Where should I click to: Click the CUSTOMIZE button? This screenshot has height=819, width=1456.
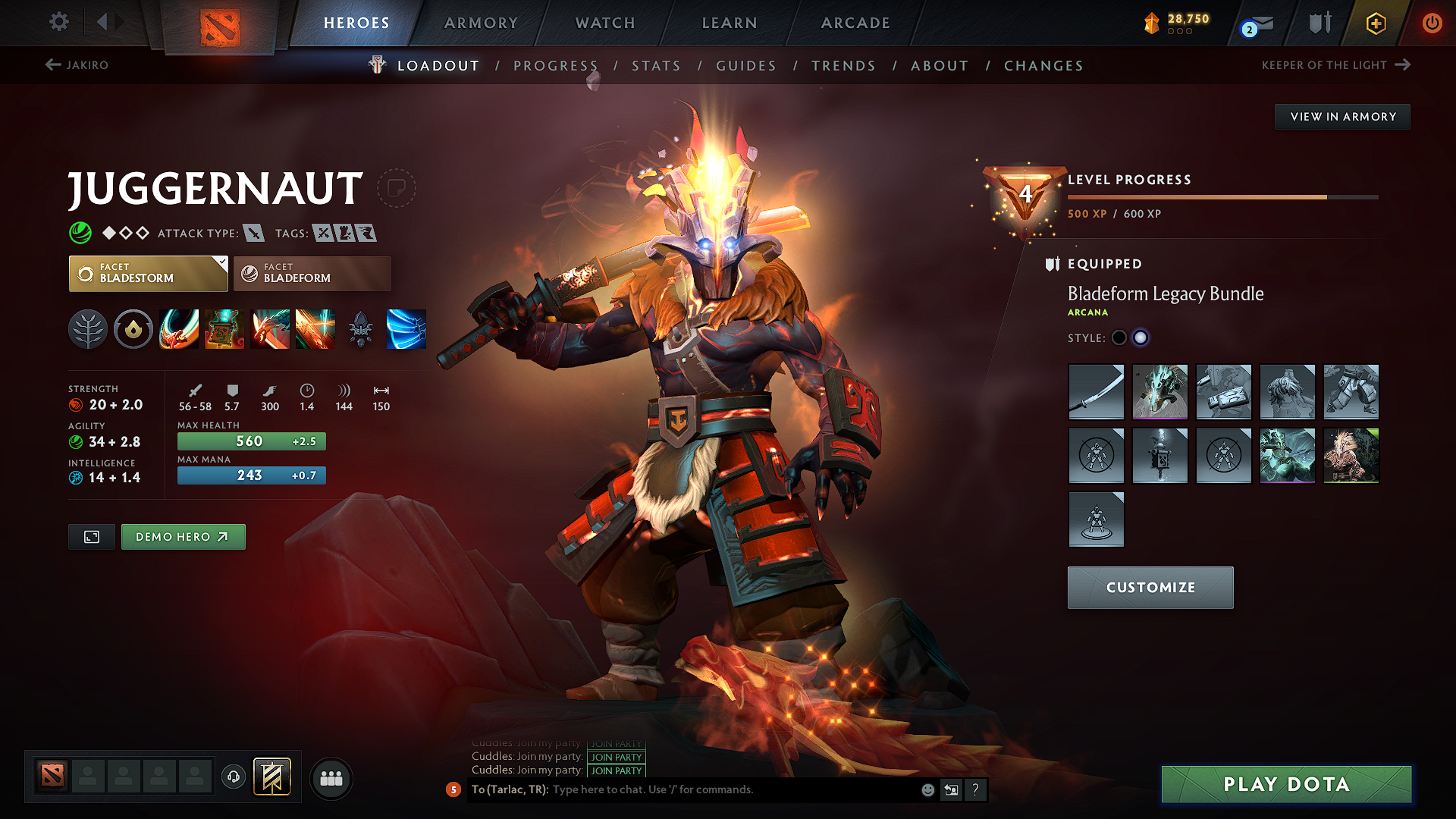1150,587
